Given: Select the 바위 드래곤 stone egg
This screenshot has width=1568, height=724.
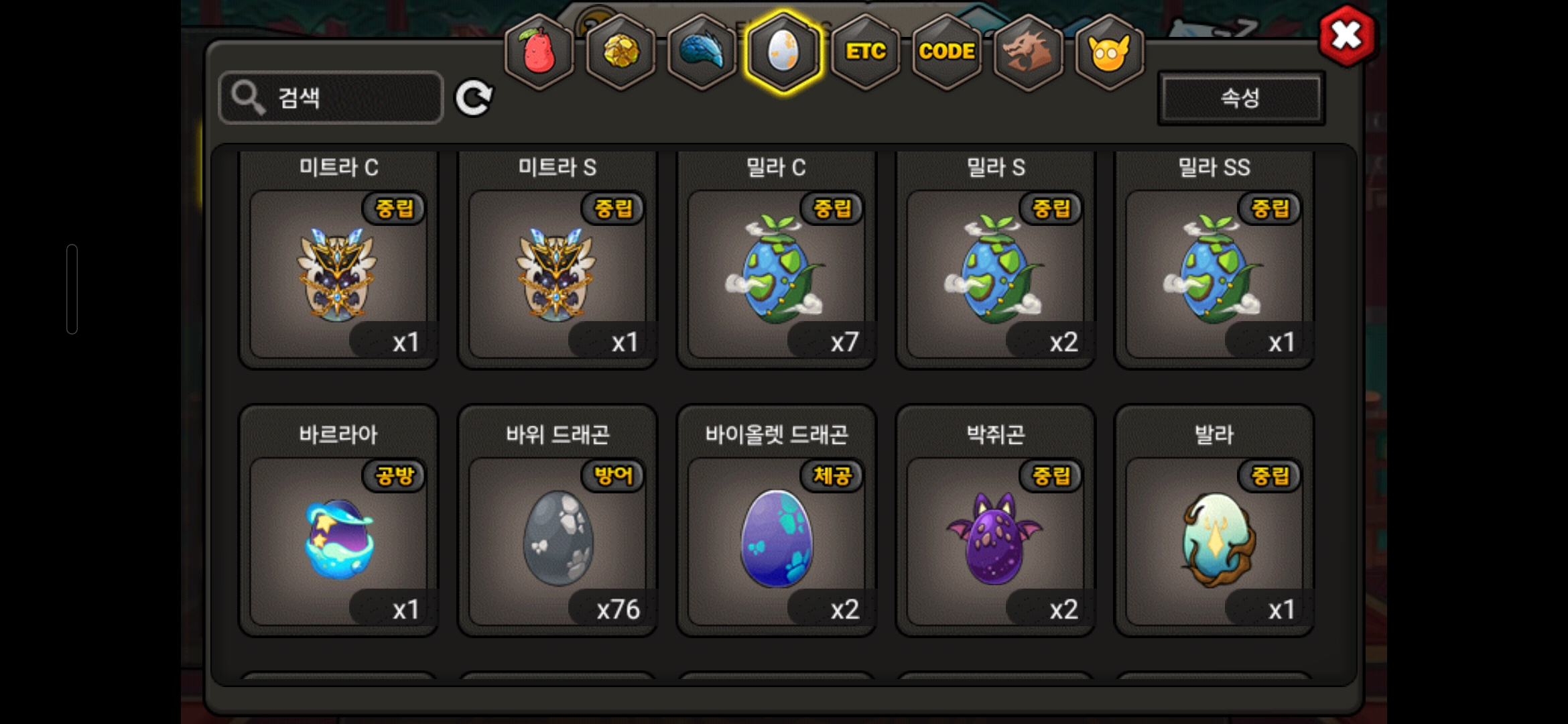Looking at the screenshot, I should [x=557, y=540].
